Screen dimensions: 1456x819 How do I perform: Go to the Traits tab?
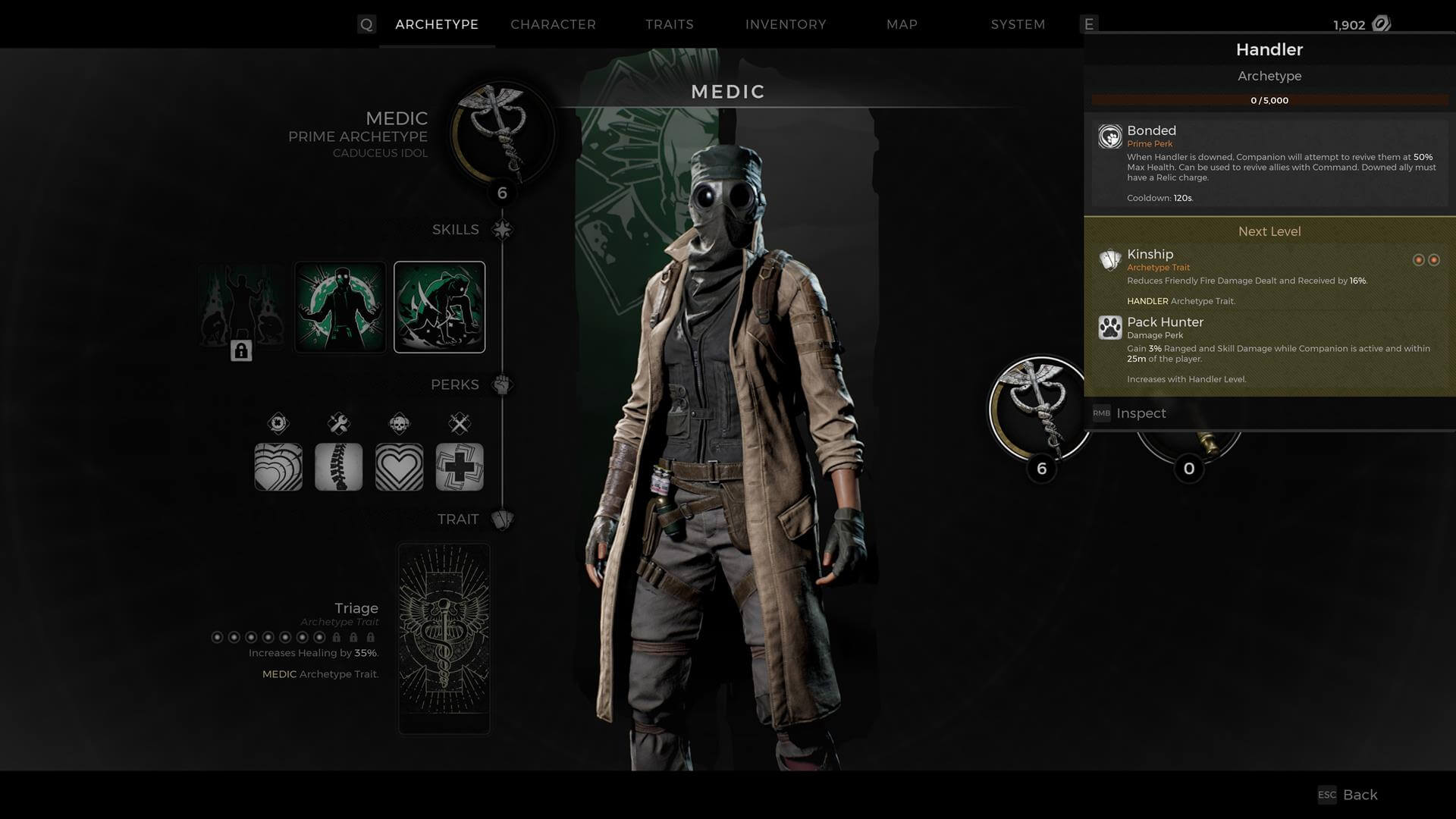click(669, 24)
